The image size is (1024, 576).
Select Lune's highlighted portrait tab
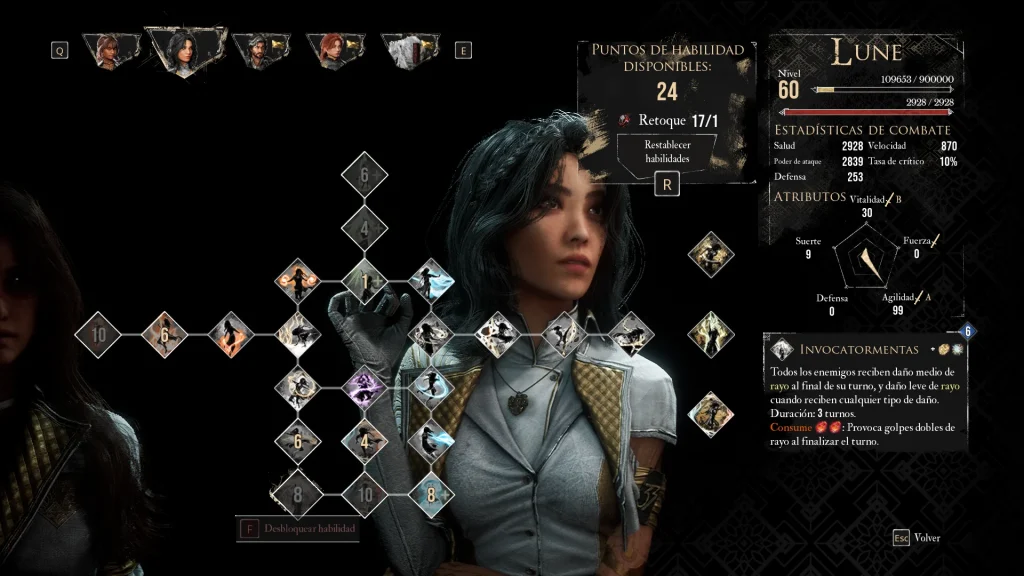(x=185, y=48)
